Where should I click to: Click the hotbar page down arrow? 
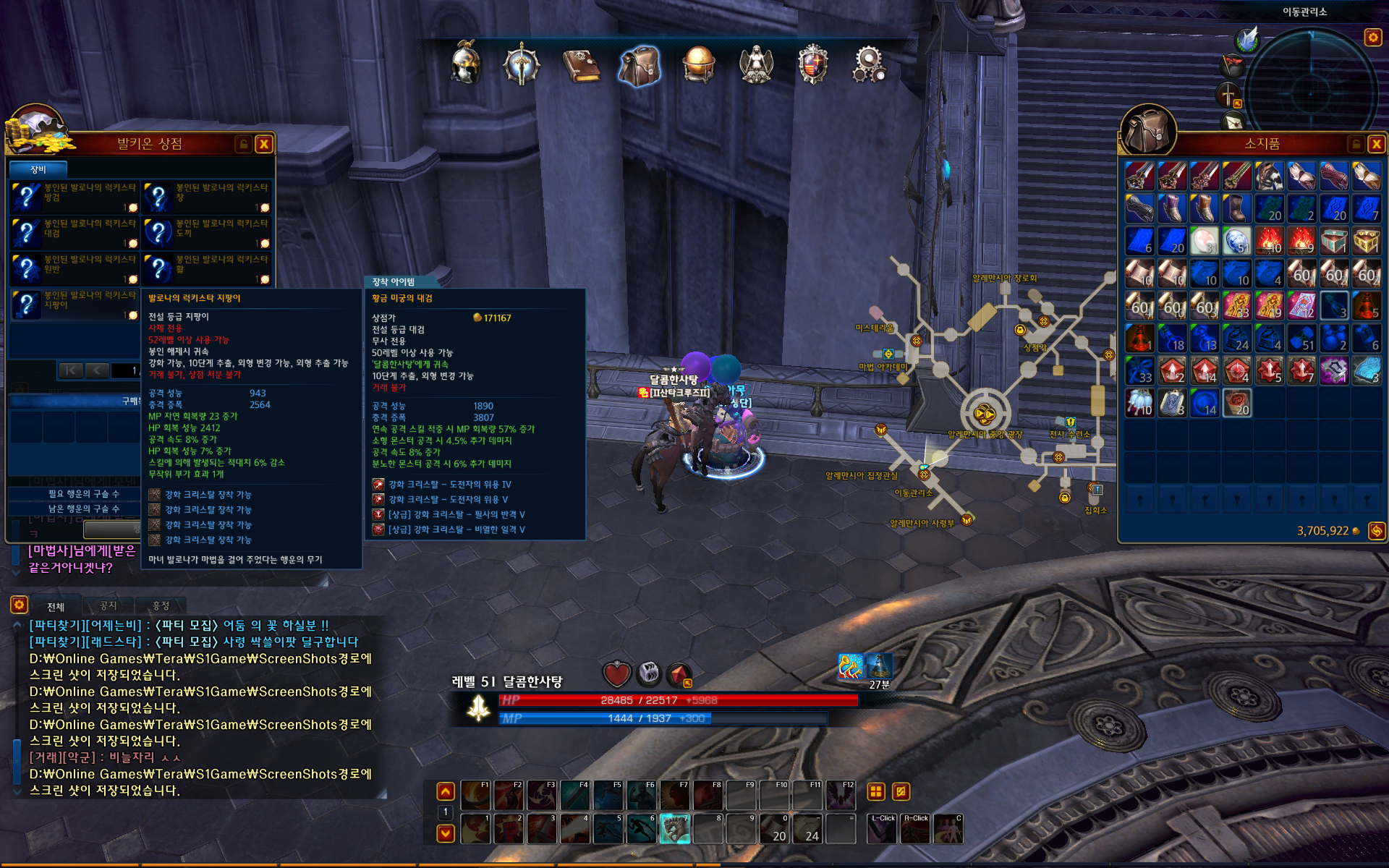point(446,833)
